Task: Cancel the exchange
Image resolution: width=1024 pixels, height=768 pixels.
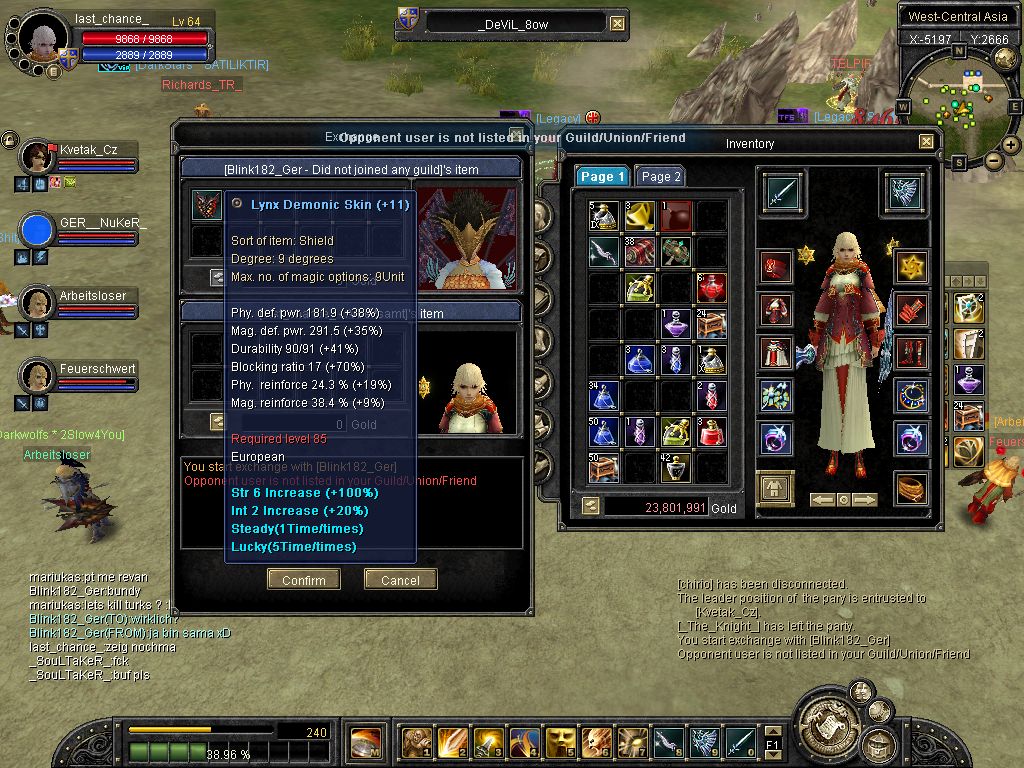Action: pos(400,580)
